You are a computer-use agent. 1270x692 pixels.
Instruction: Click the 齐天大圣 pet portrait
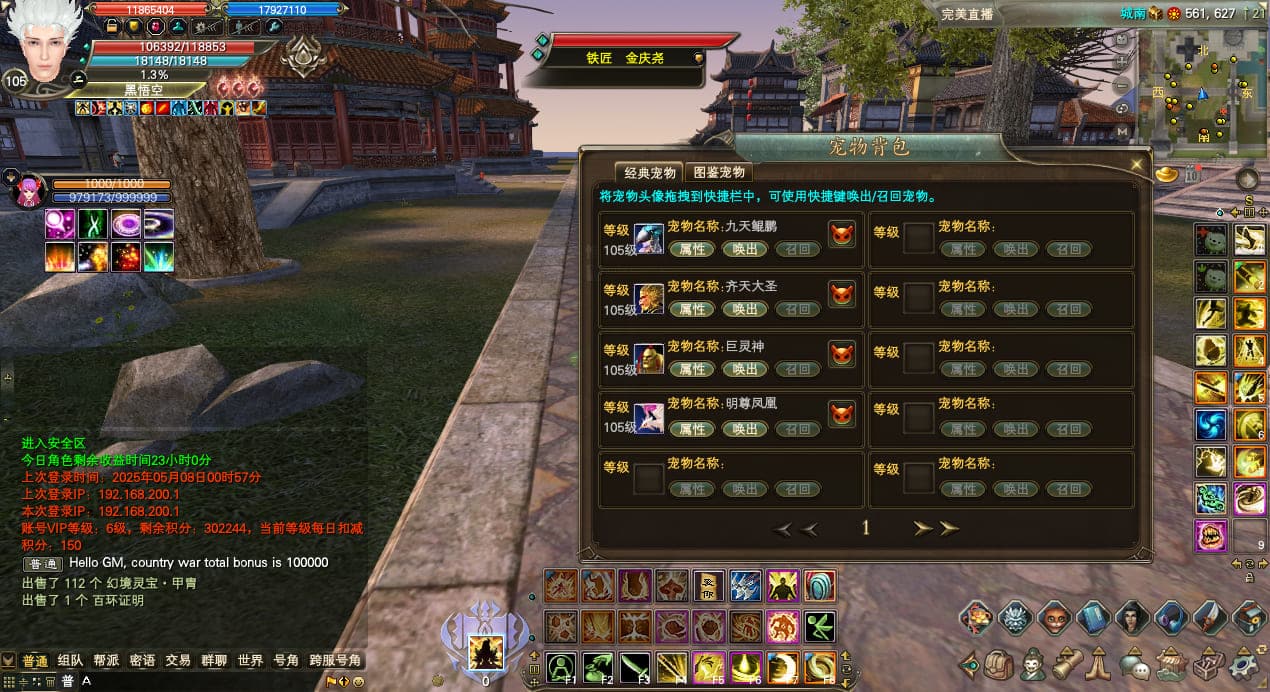(x=649, y=297)
